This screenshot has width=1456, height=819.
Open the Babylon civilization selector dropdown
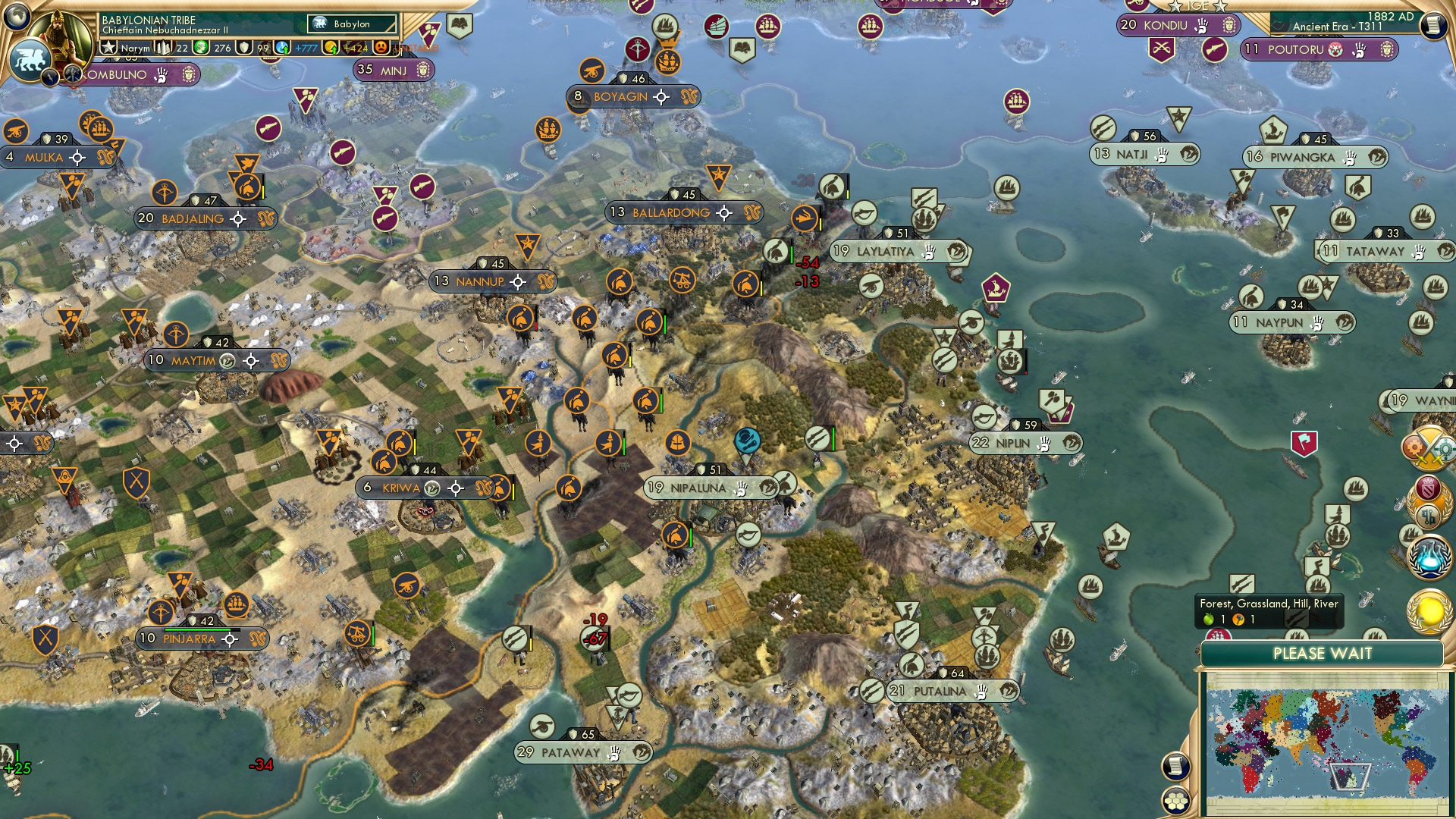tap(352, 24)
